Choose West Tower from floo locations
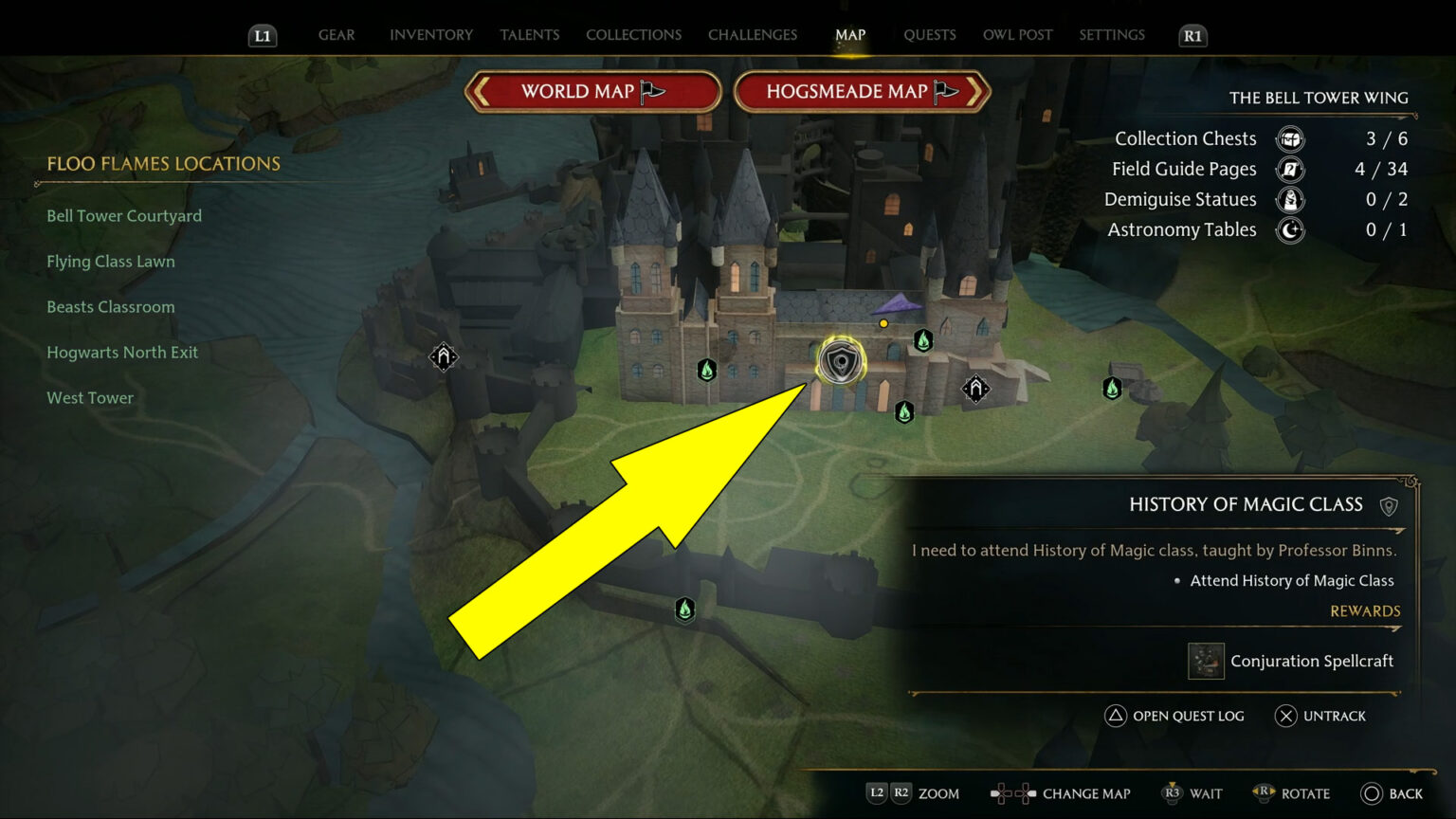 point(90,398)
